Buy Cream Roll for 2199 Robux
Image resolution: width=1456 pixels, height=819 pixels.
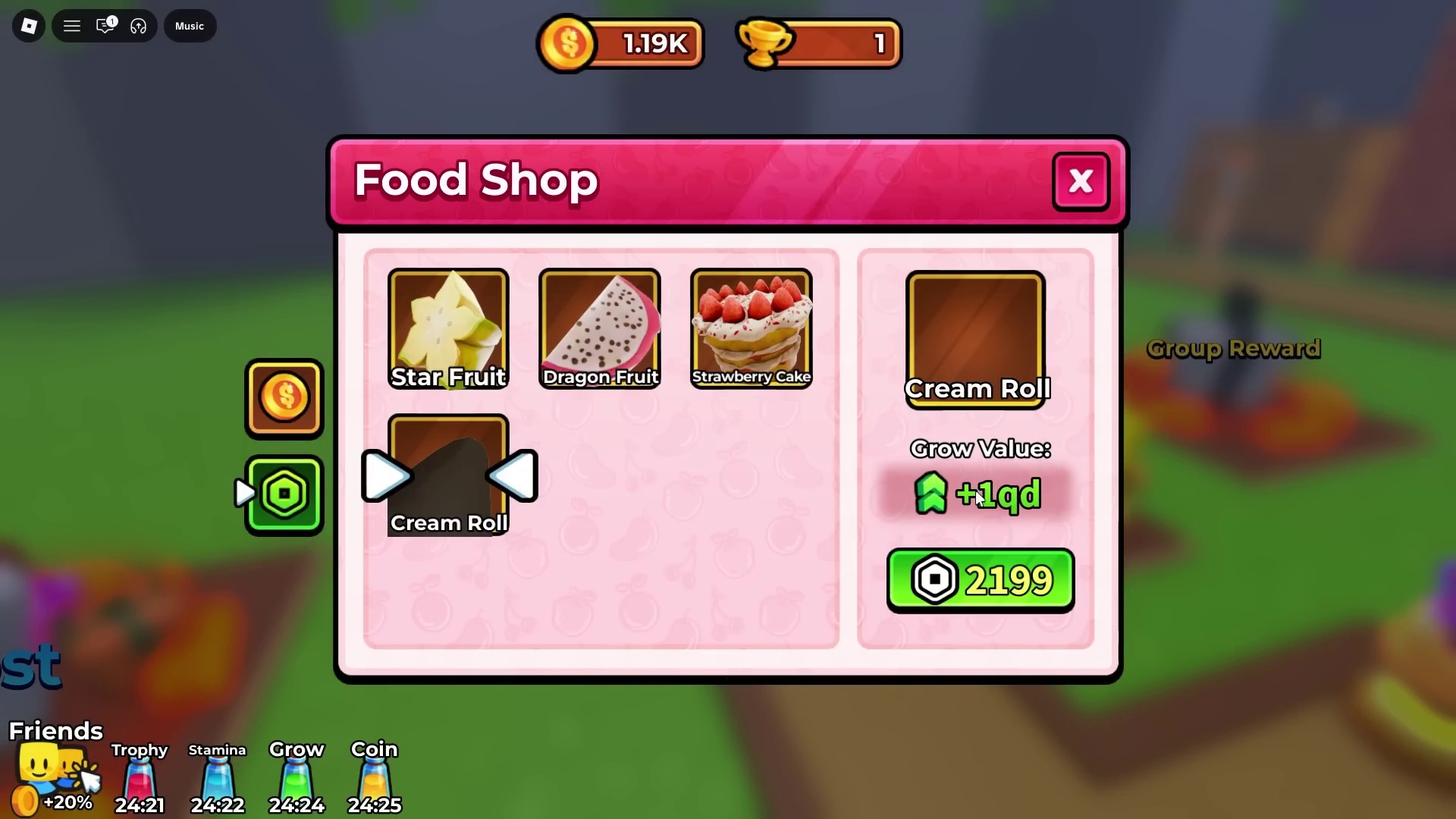980,579
